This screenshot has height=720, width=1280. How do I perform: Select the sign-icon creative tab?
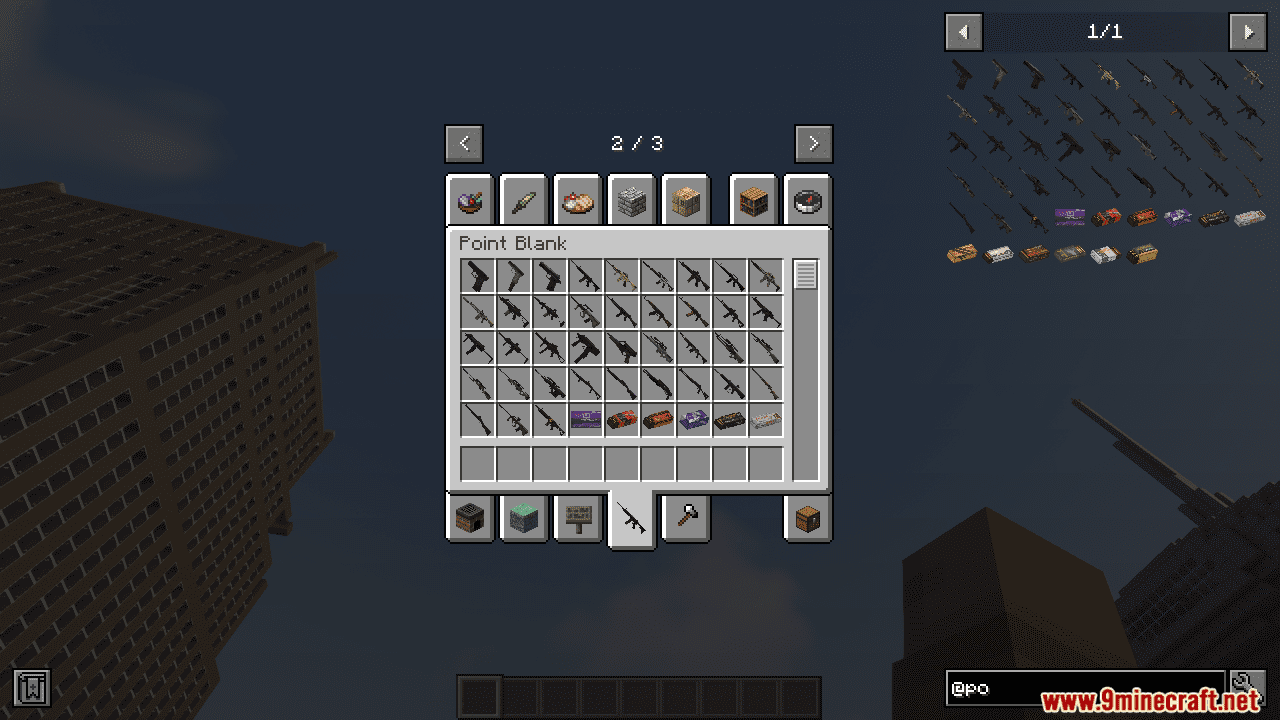[x=578, y=518]
